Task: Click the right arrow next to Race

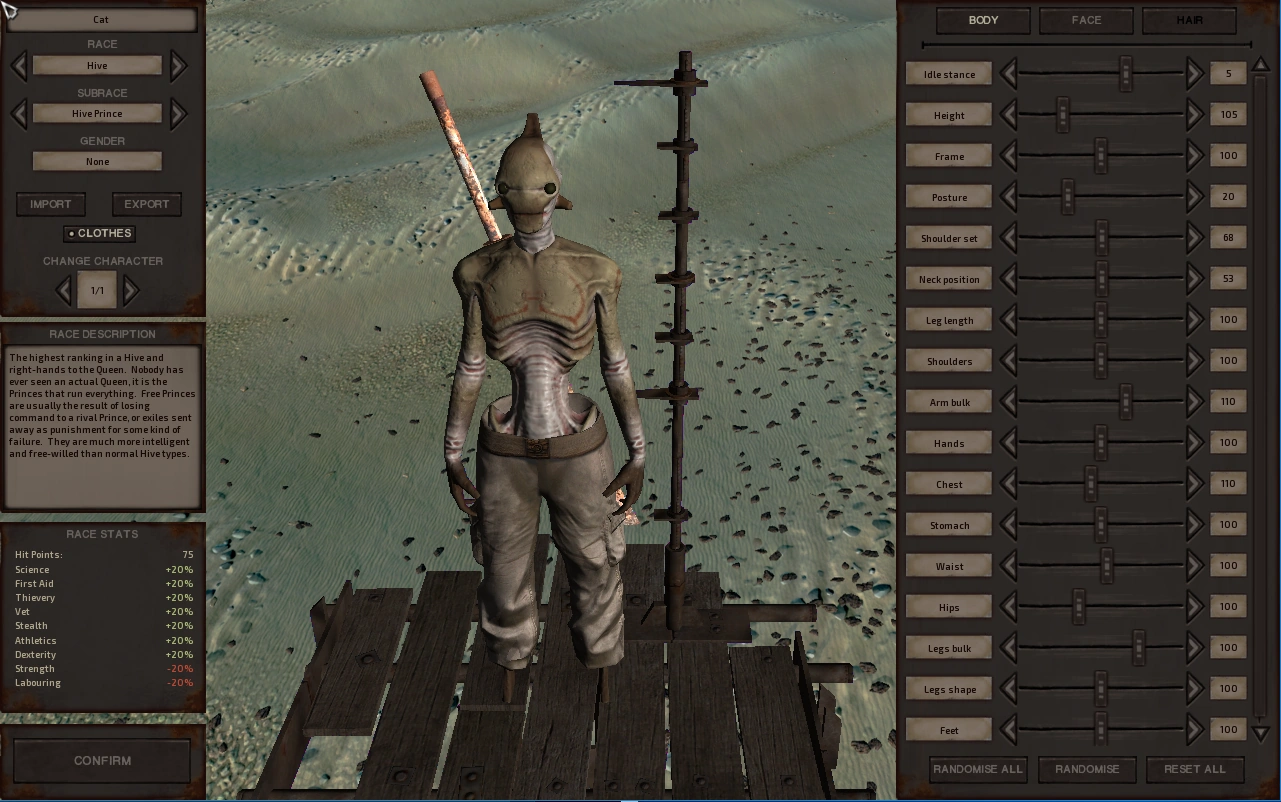Action: coord(177,65)
